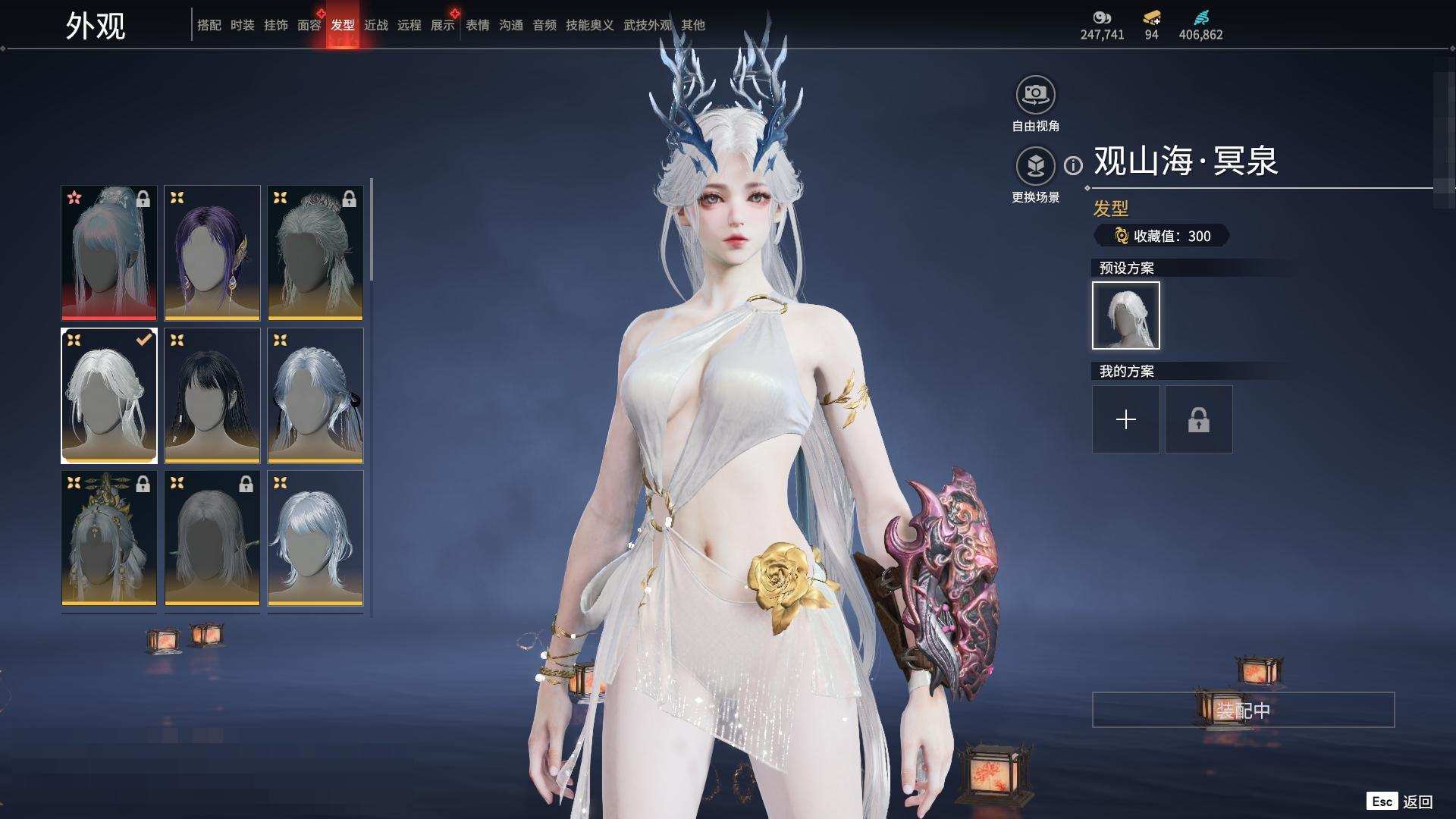Viewport: 1456px width, 819px height.
Task: Open the 展示 tab
Action: coord(442,25)
